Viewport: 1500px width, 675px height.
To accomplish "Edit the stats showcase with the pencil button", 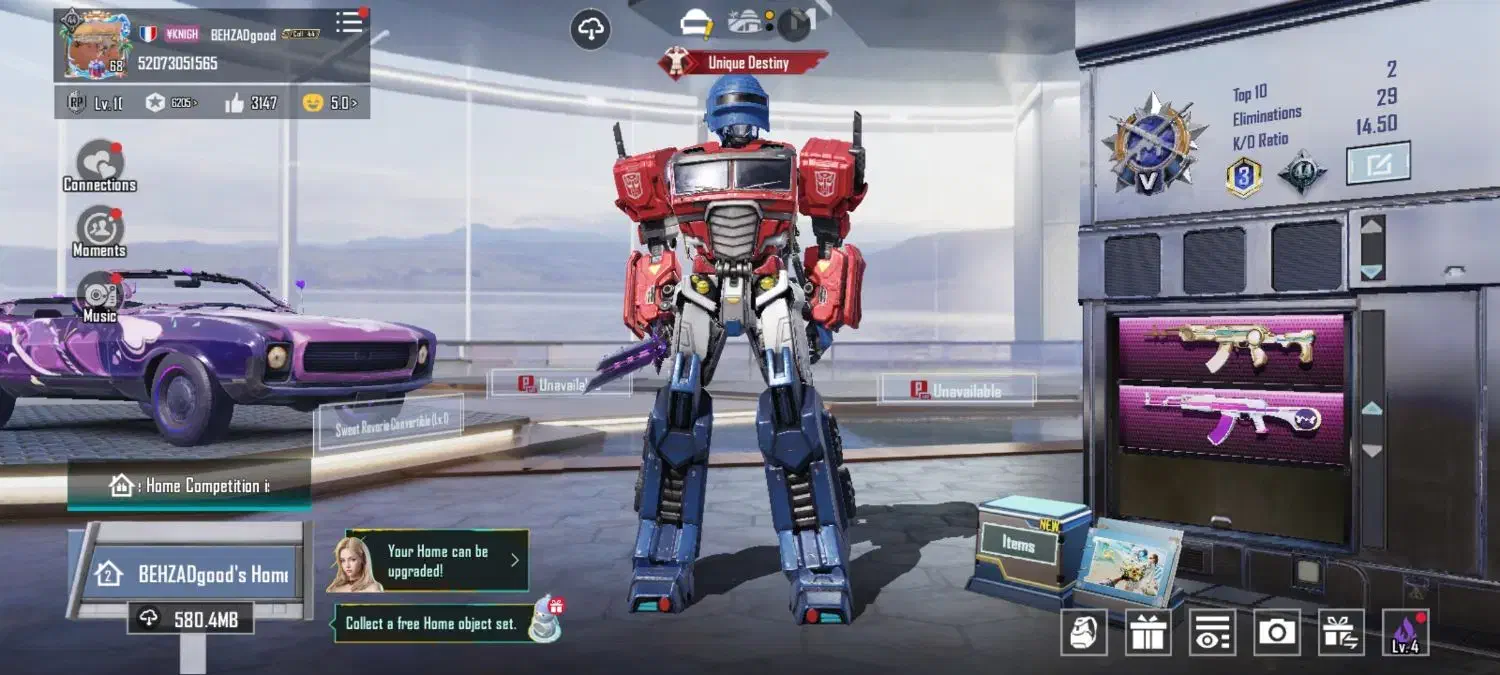I will (1378, 164).
